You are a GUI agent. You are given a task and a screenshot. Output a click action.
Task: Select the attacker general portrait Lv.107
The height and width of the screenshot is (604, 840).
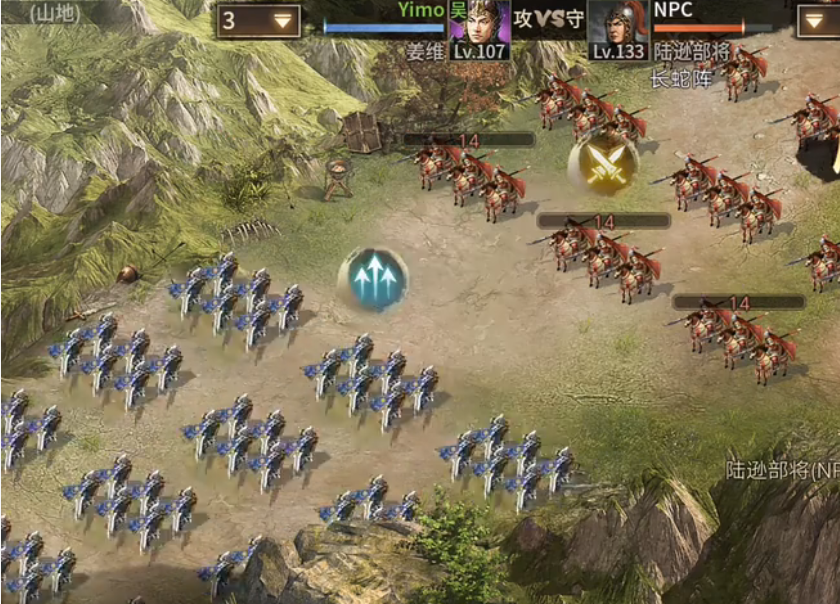pos(480,27)
